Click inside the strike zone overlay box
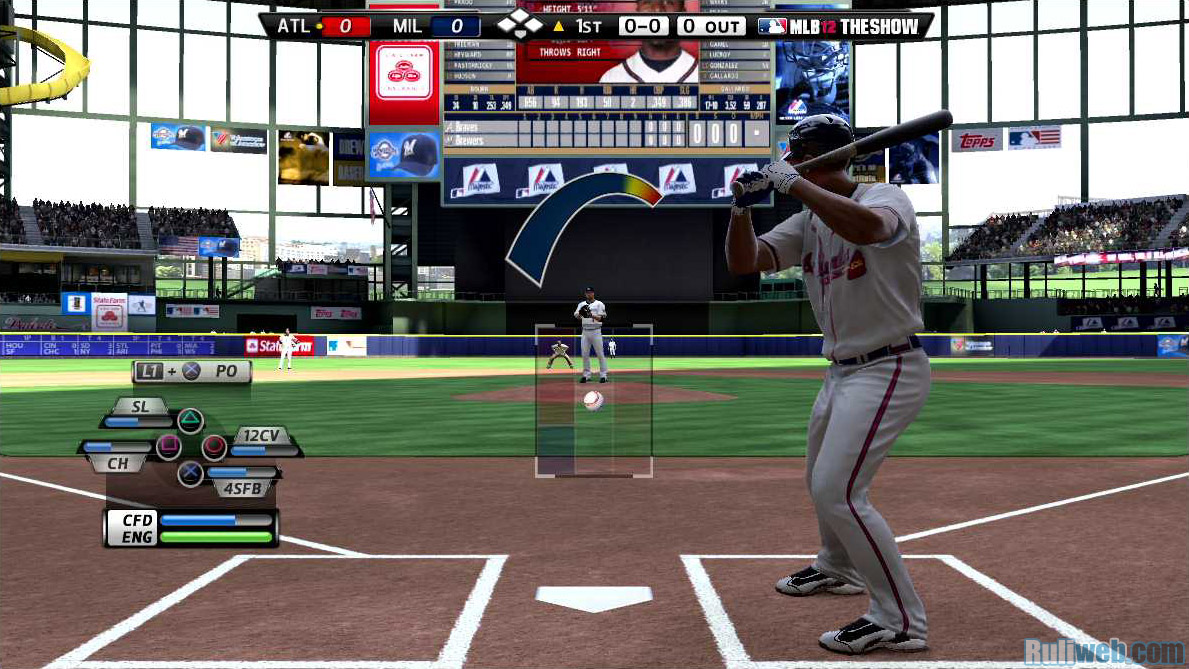This screenshot has height=669, width=1189. 593,400
